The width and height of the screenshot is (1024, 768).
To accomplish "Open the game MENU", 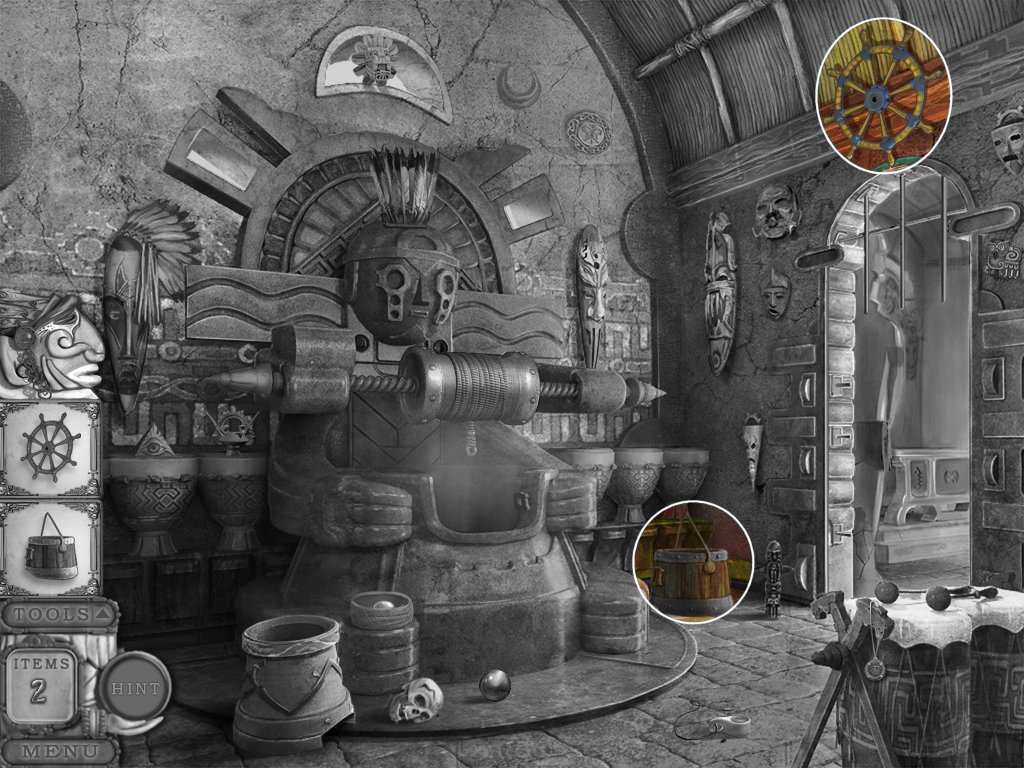I will (x=58, y=750).
